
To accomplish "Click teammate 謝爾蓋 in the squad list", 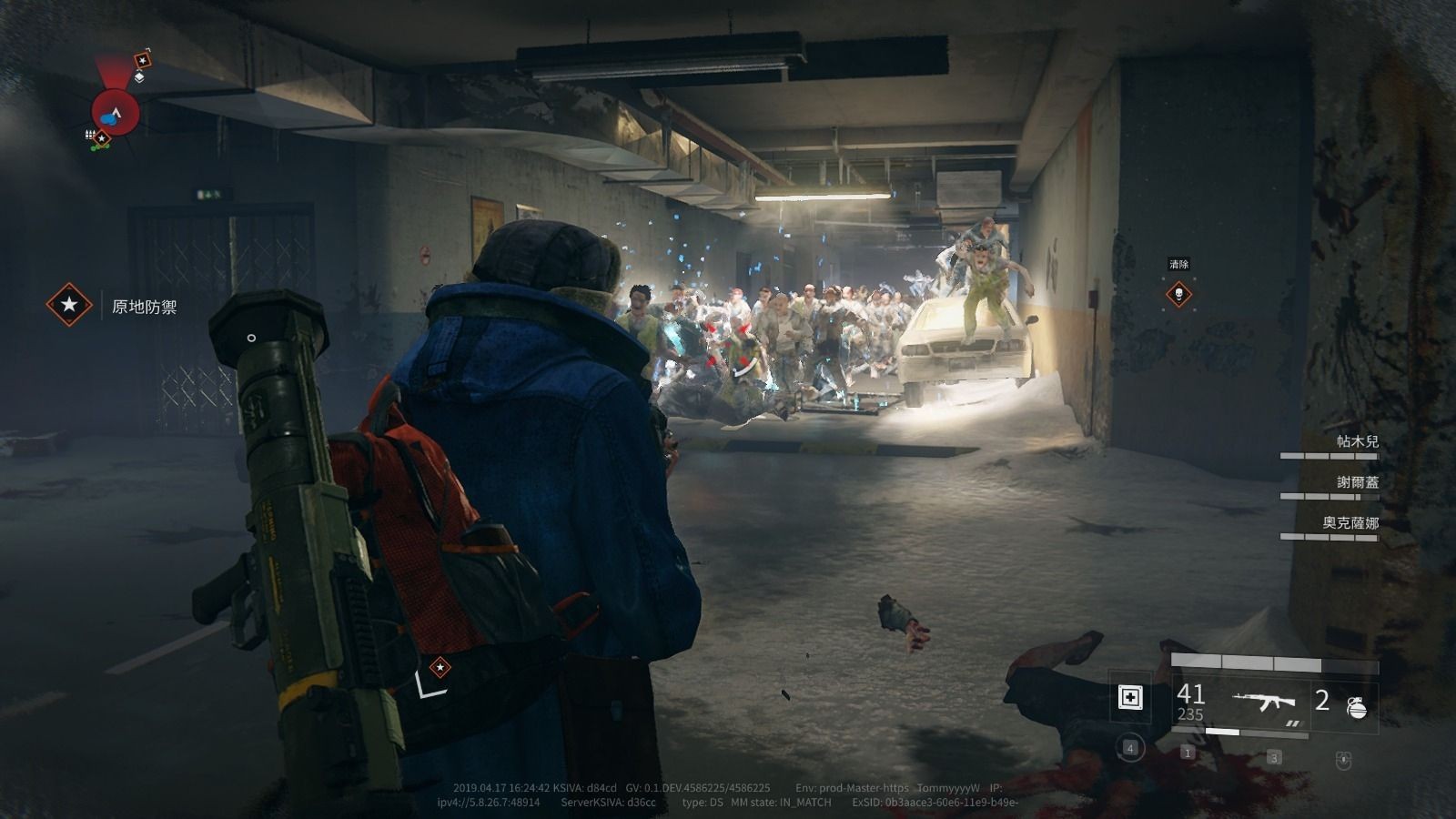I will click(x=1356, y=482).
